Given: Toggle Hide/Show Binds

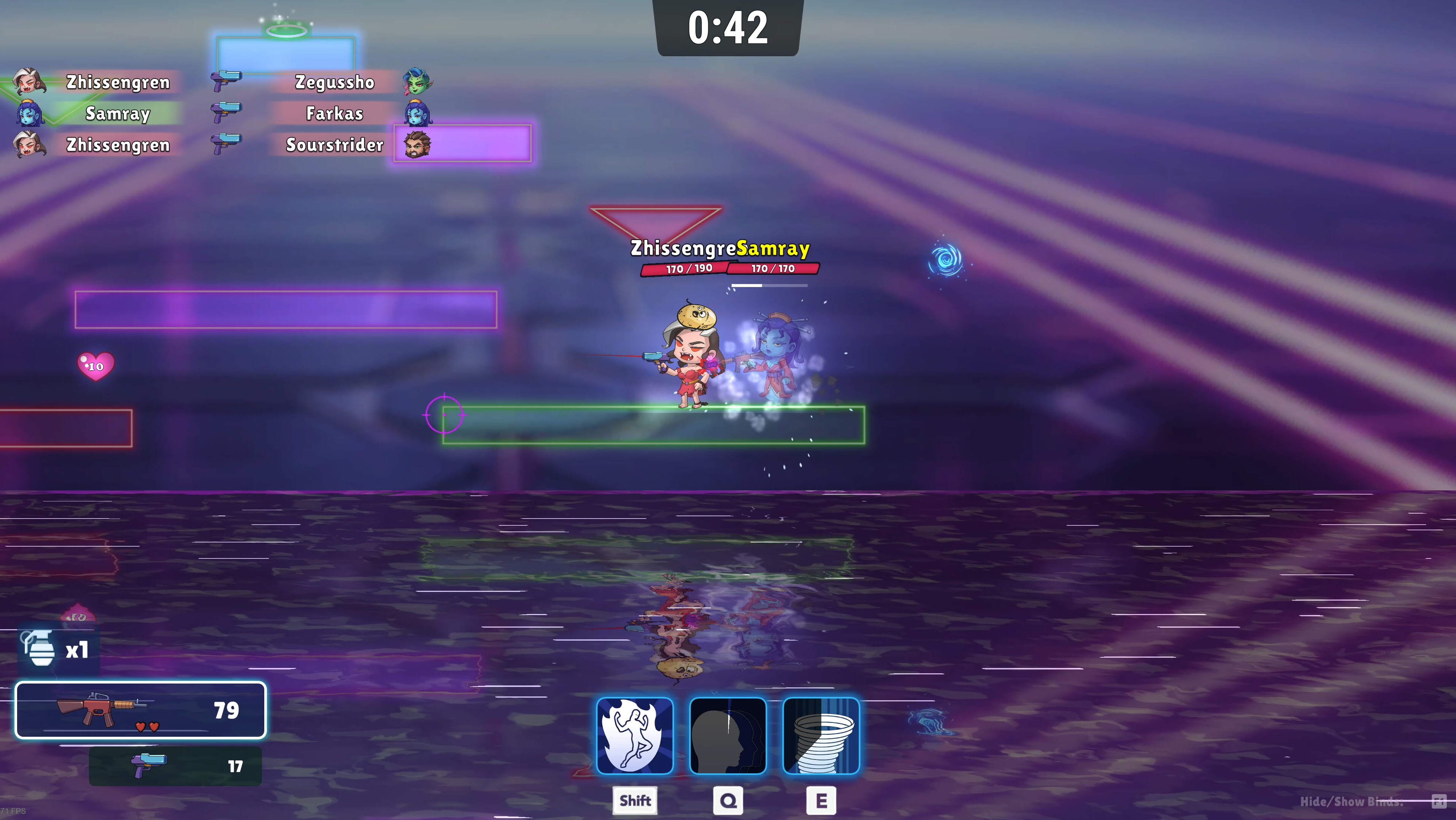Looking at the screenshot, I should coord(1354,801).
